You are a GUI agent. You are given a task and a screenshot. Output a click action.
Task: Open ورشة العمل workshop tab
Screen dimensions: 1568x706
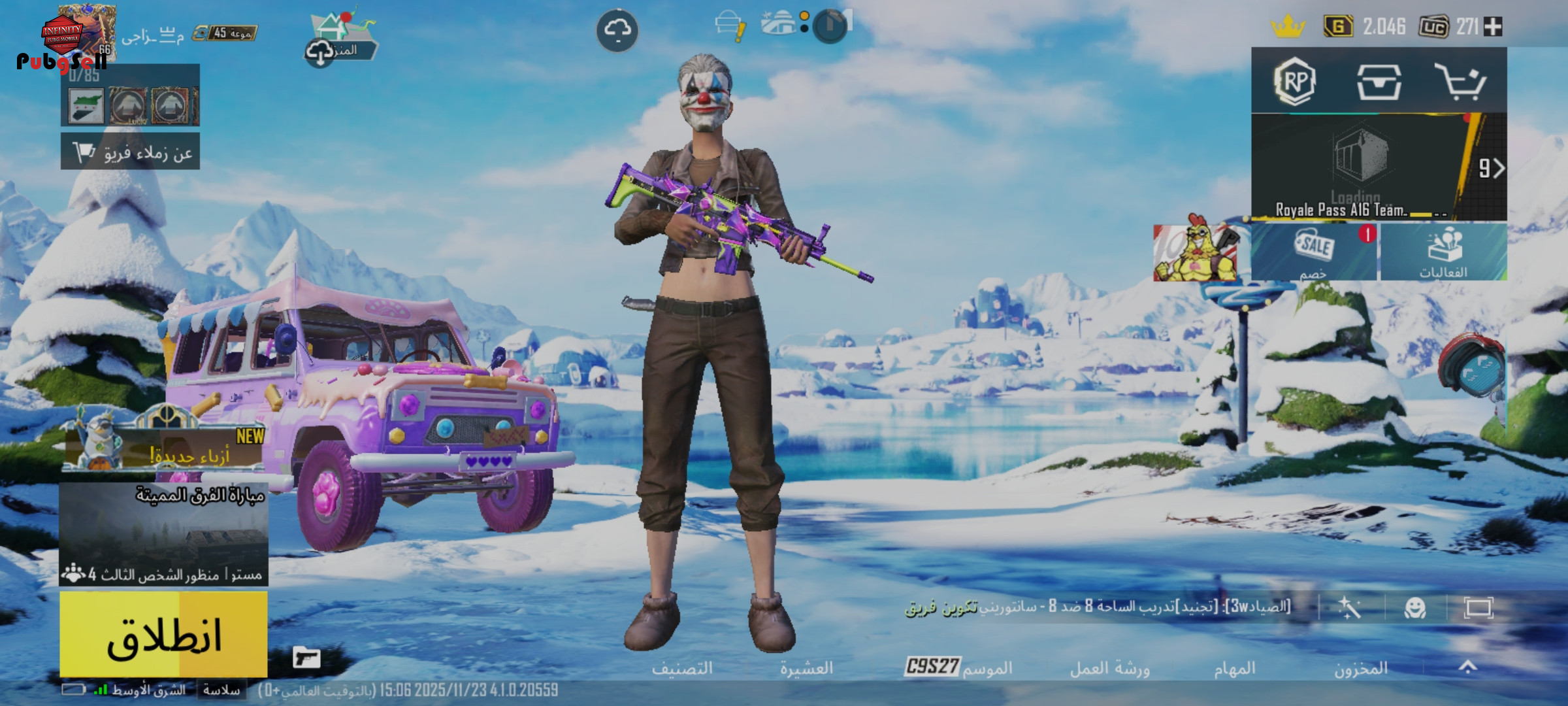[1109, 668]
